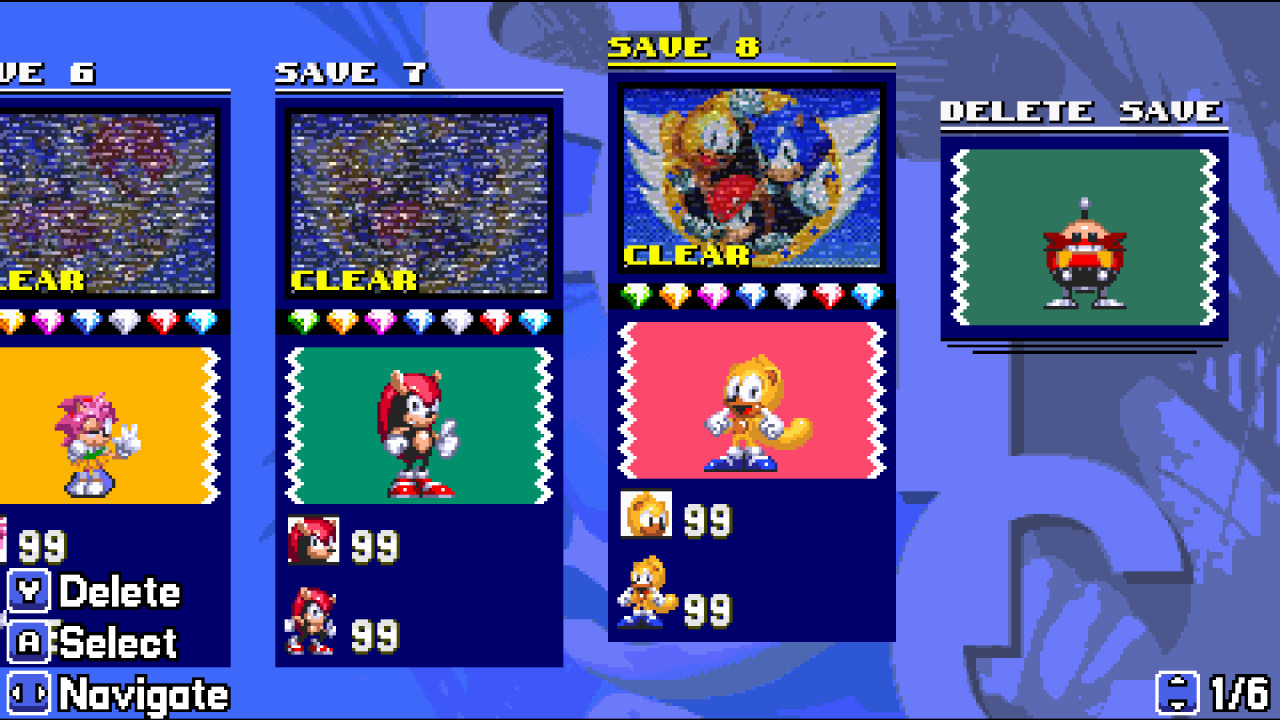The height and width of the screenshot is (720, 1280).
Task: Click the Y button prompt icon for Delete
Action: 30,592
